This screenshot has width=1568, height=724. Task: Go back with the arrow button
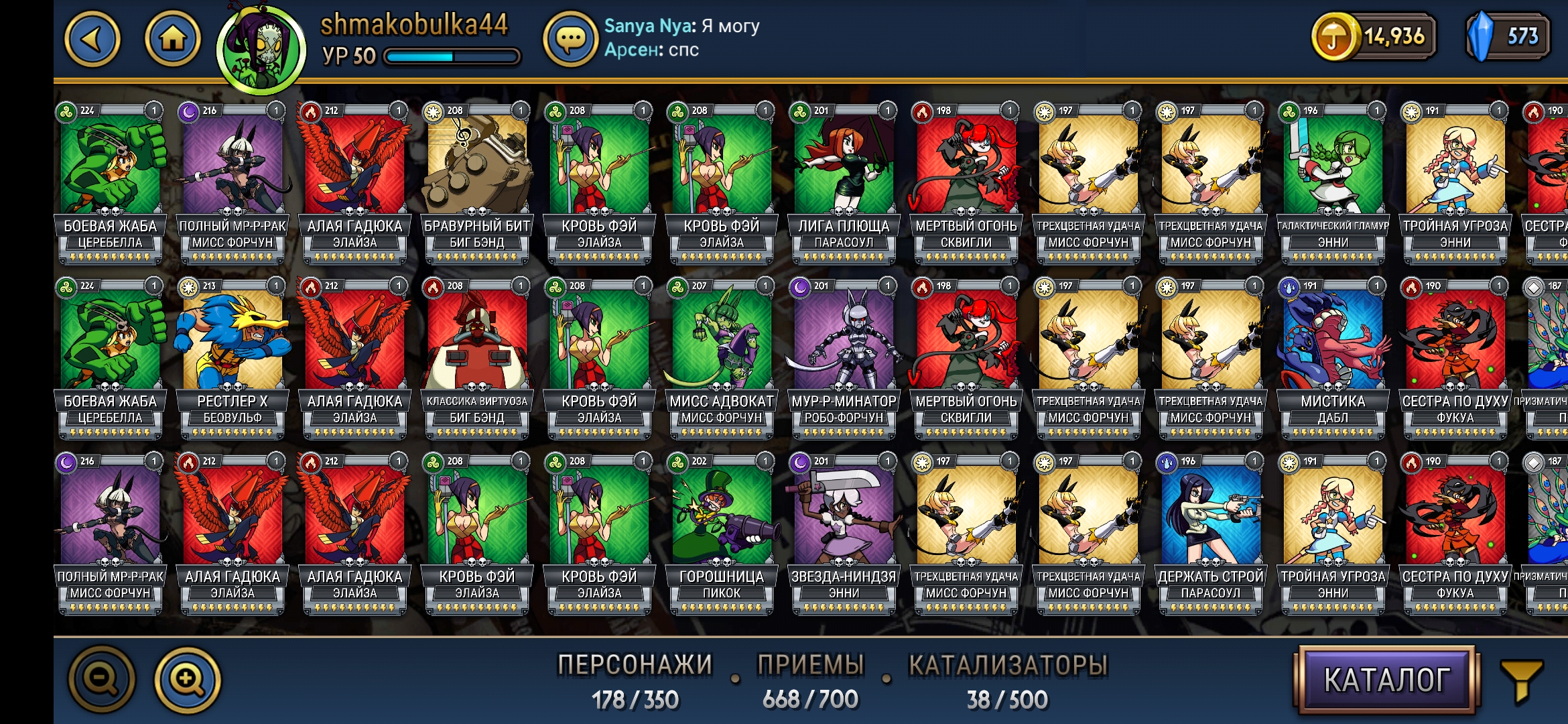pos(92,39)
